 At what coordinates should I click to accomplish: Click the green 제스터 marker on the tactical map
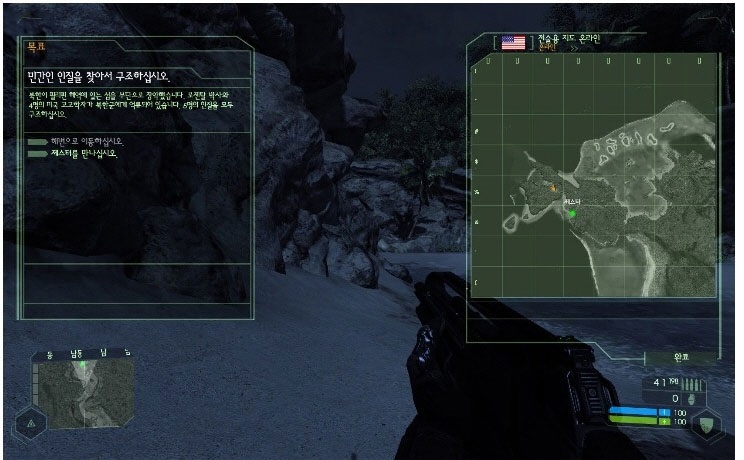[x=572, y=213]
